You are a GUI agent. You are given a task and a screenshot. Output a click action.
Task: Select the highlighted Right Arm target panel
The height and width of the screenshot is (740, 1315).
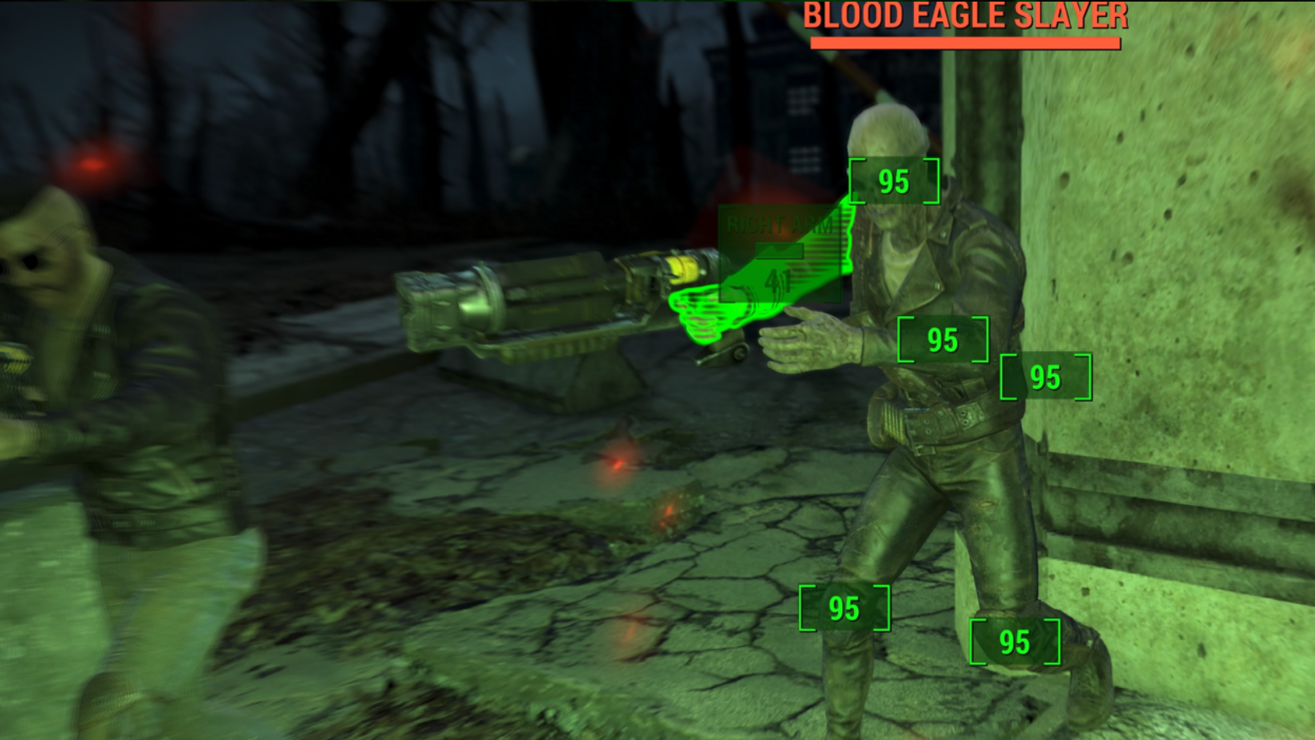[780, 254]
